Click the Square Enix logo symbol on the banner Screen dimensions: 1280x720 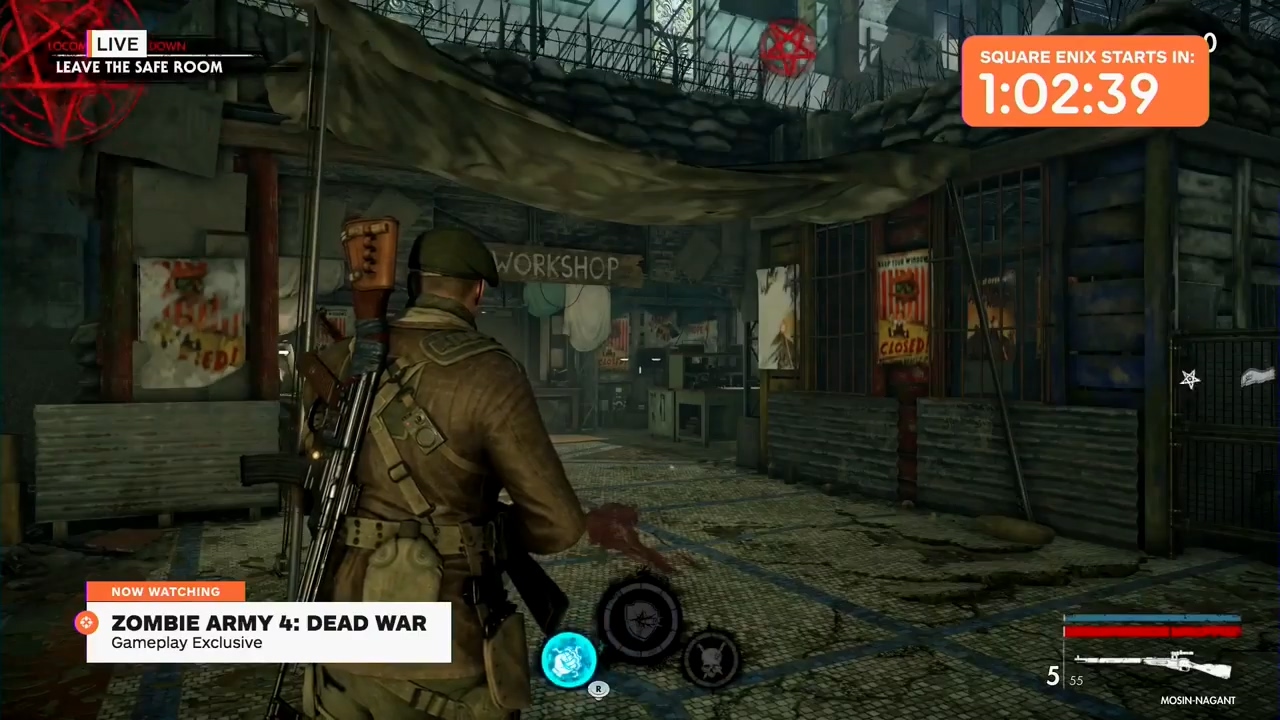[x=86, y=623]
